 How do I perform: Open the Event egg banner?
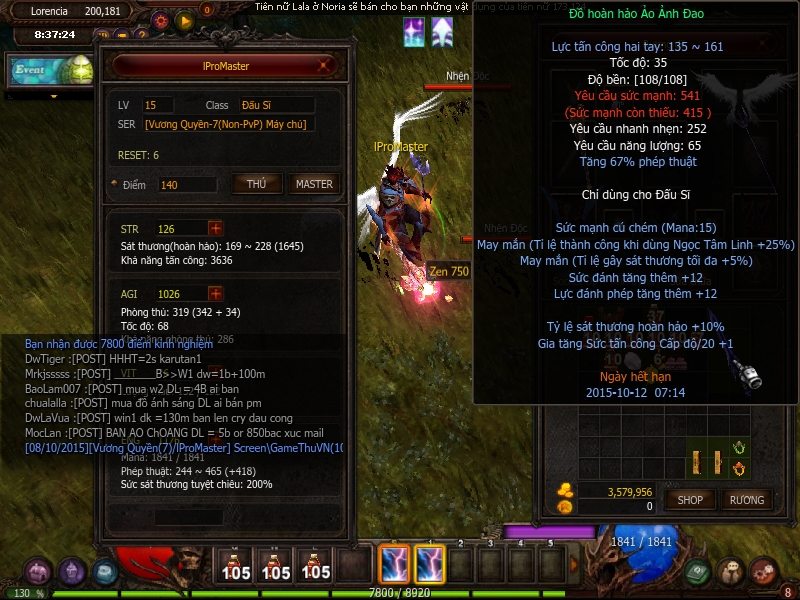(50, 71)
